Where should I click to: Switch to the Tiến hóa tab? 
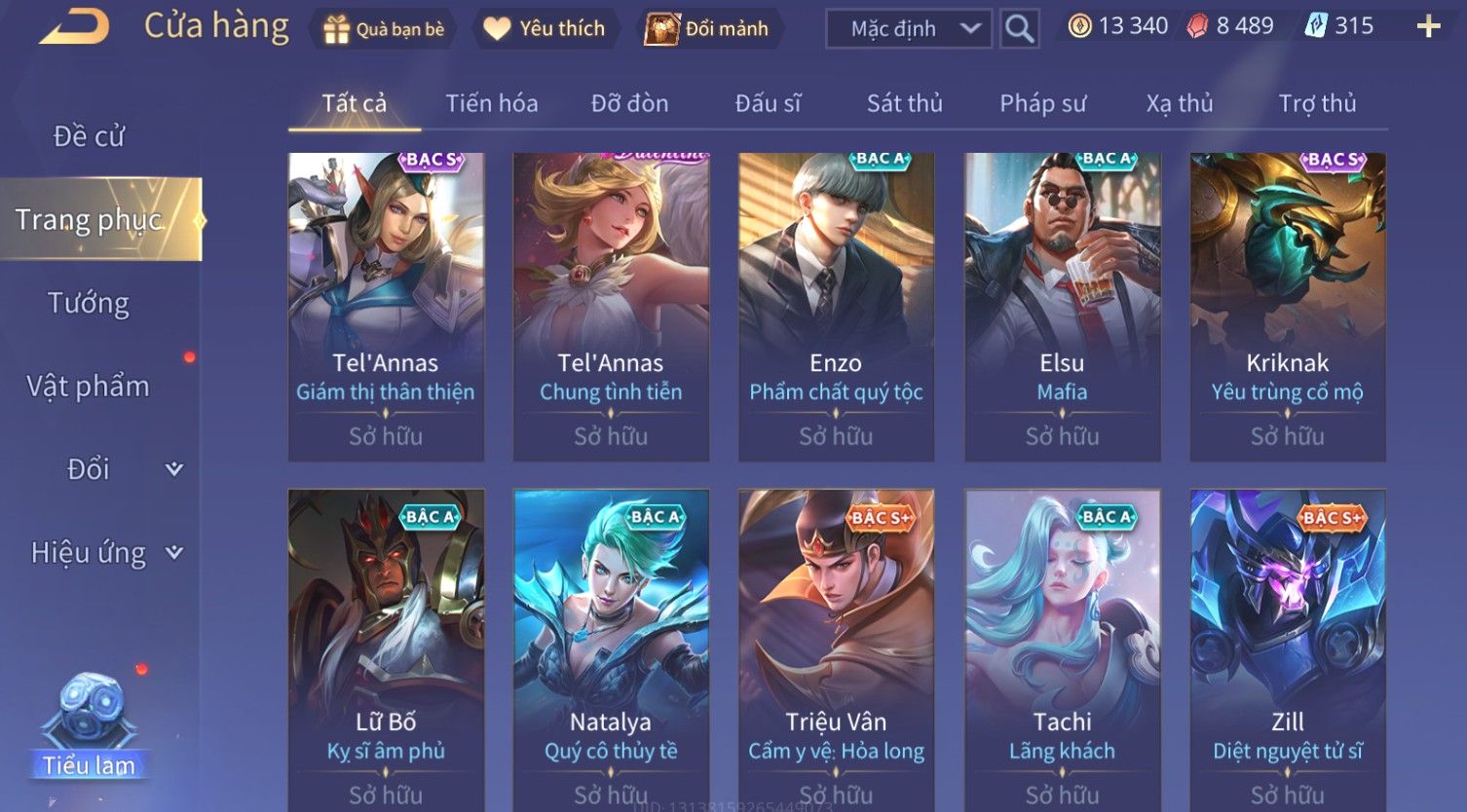pyautogui.click(x=491, y=103)
